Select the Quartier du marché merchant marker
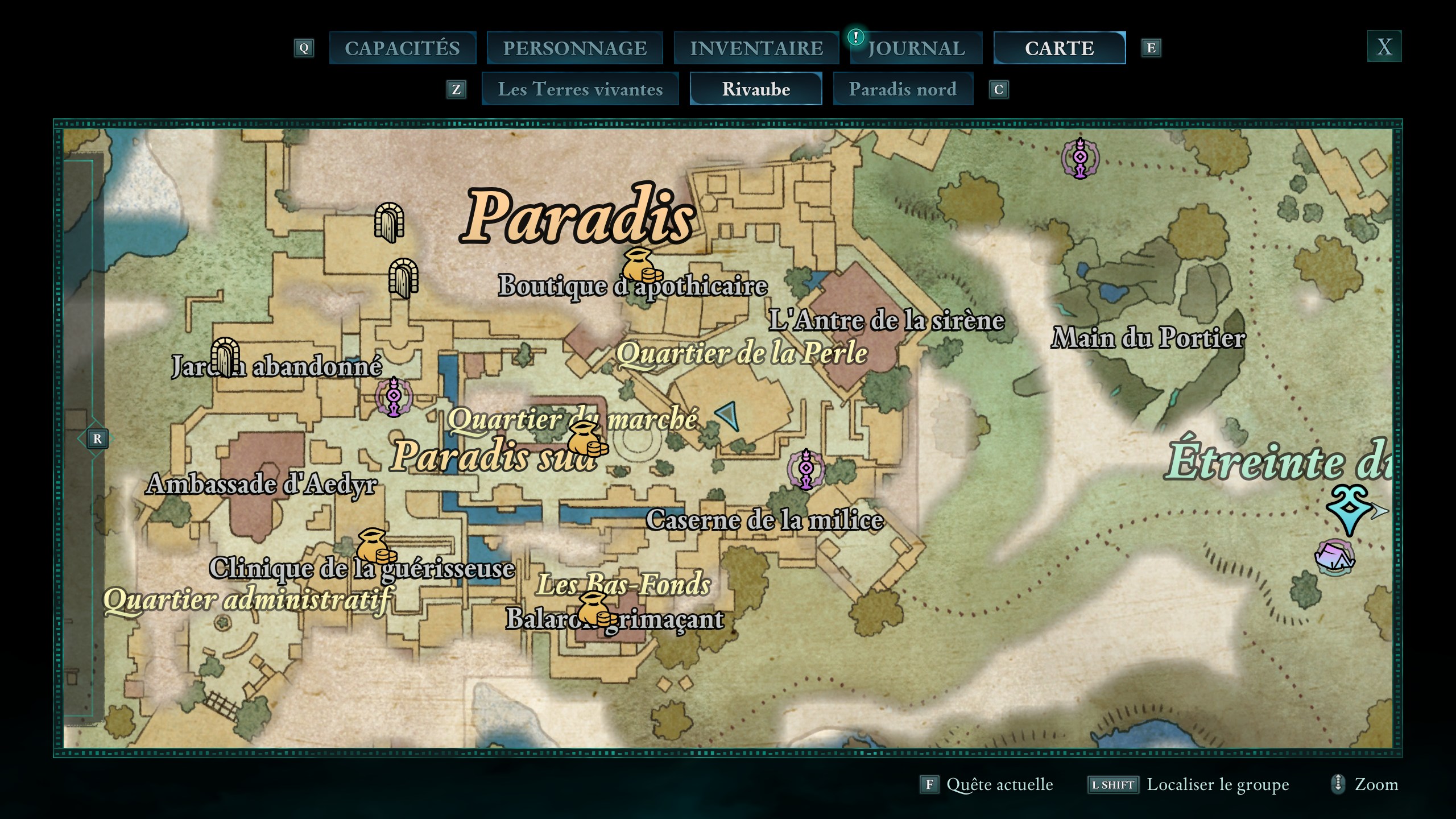 click(586, 440)
